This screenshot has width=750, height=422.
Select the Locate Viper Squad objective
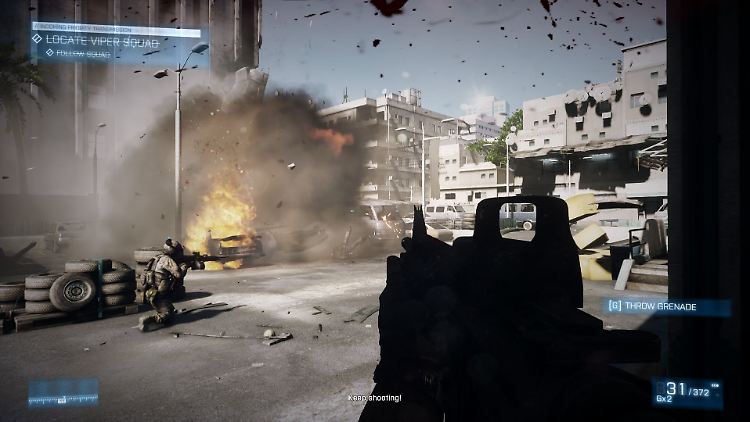(x=95, y=40)
